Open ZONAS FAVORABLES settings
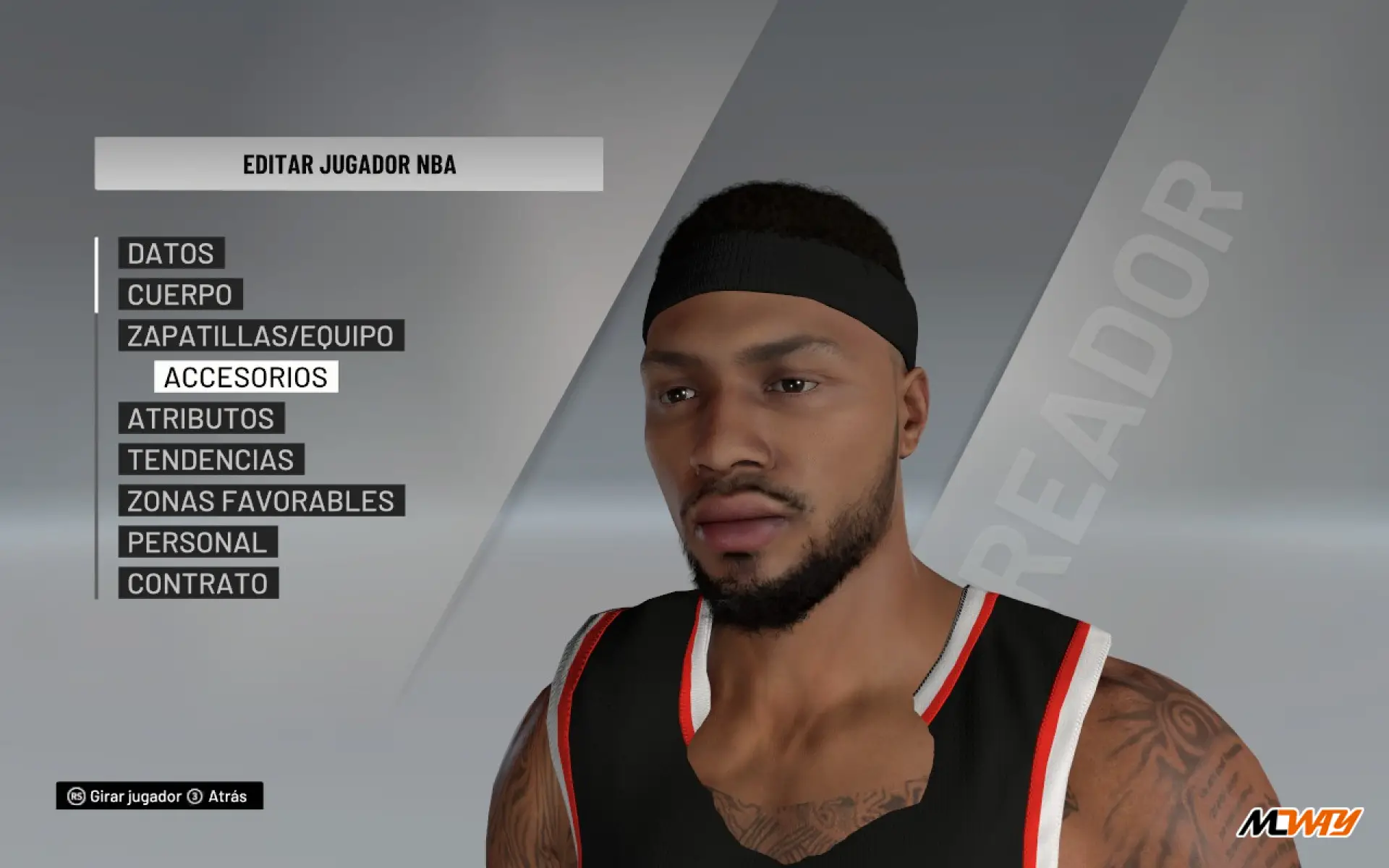1389x868 pixels. (x=261, y=501)
